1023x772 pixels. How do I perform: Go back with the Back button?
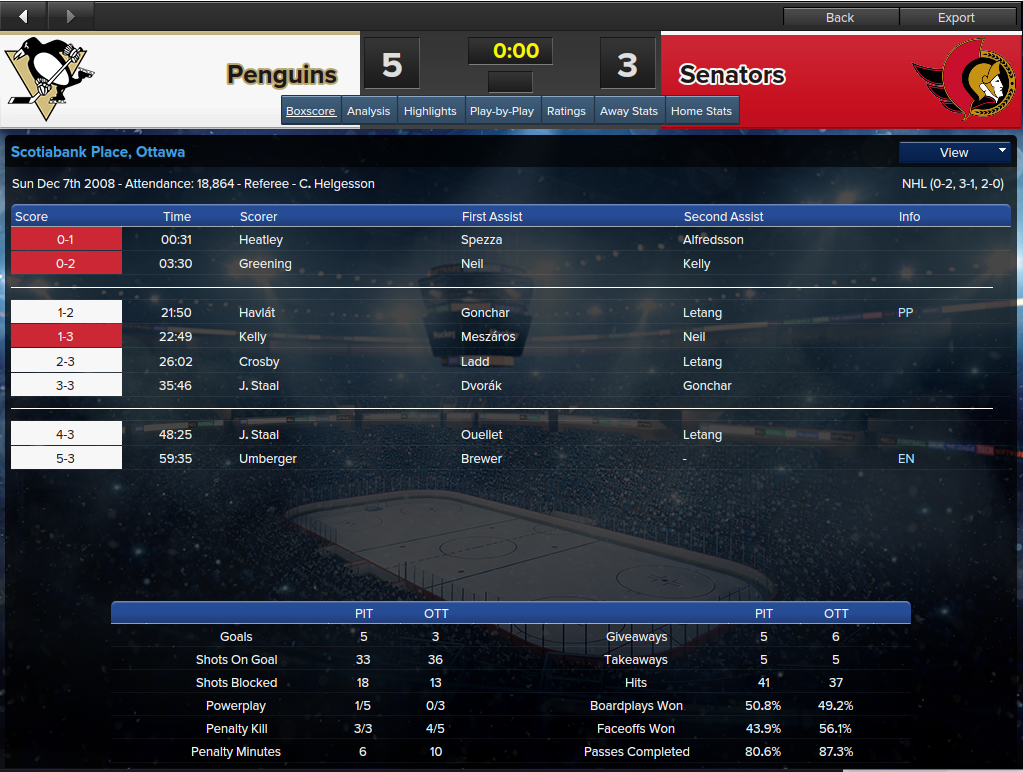coord(840,17)
